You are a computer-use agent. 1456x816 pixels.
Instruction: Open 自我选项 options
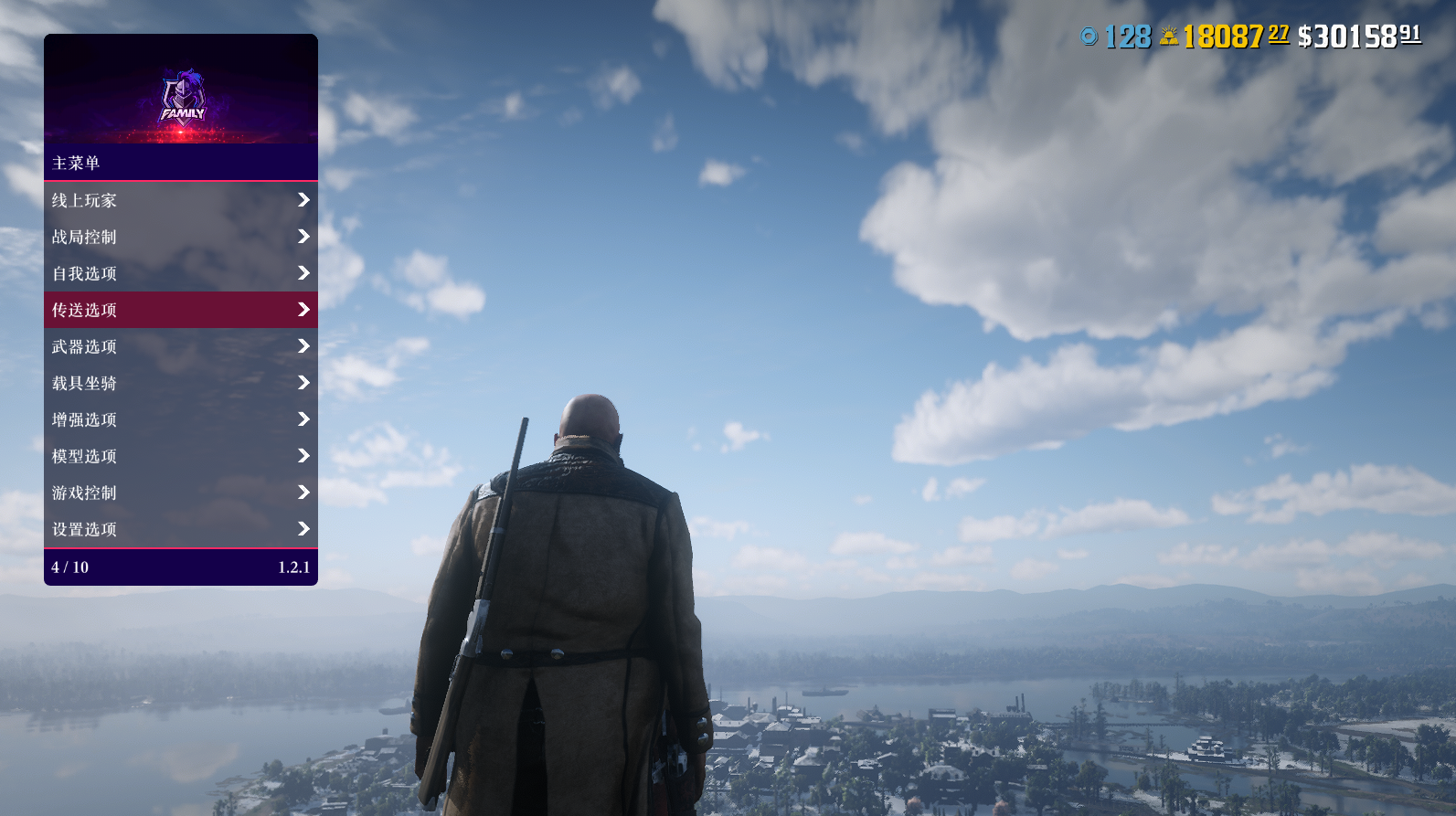(x=180, y=273)
